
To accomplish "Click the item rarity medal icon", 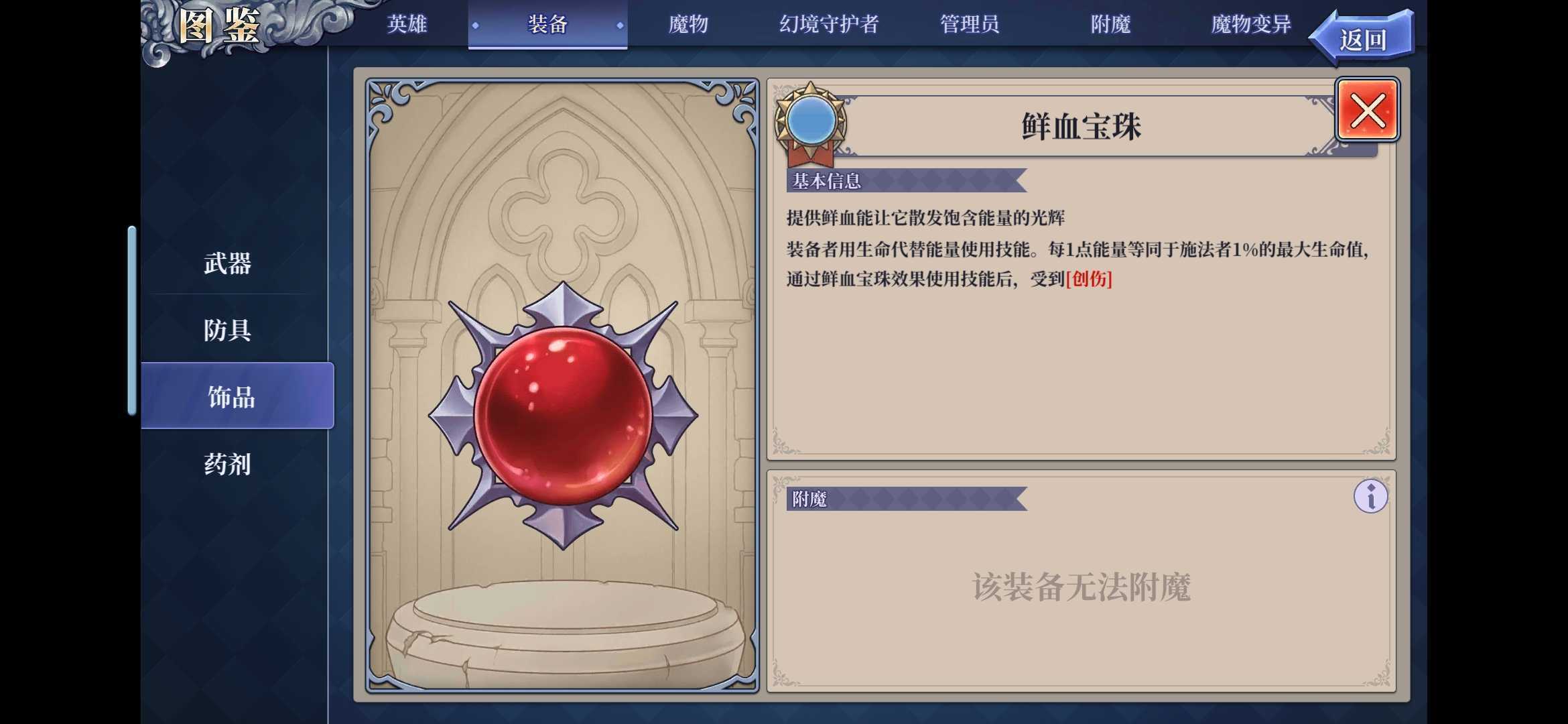I will click(x=812, y=124).
